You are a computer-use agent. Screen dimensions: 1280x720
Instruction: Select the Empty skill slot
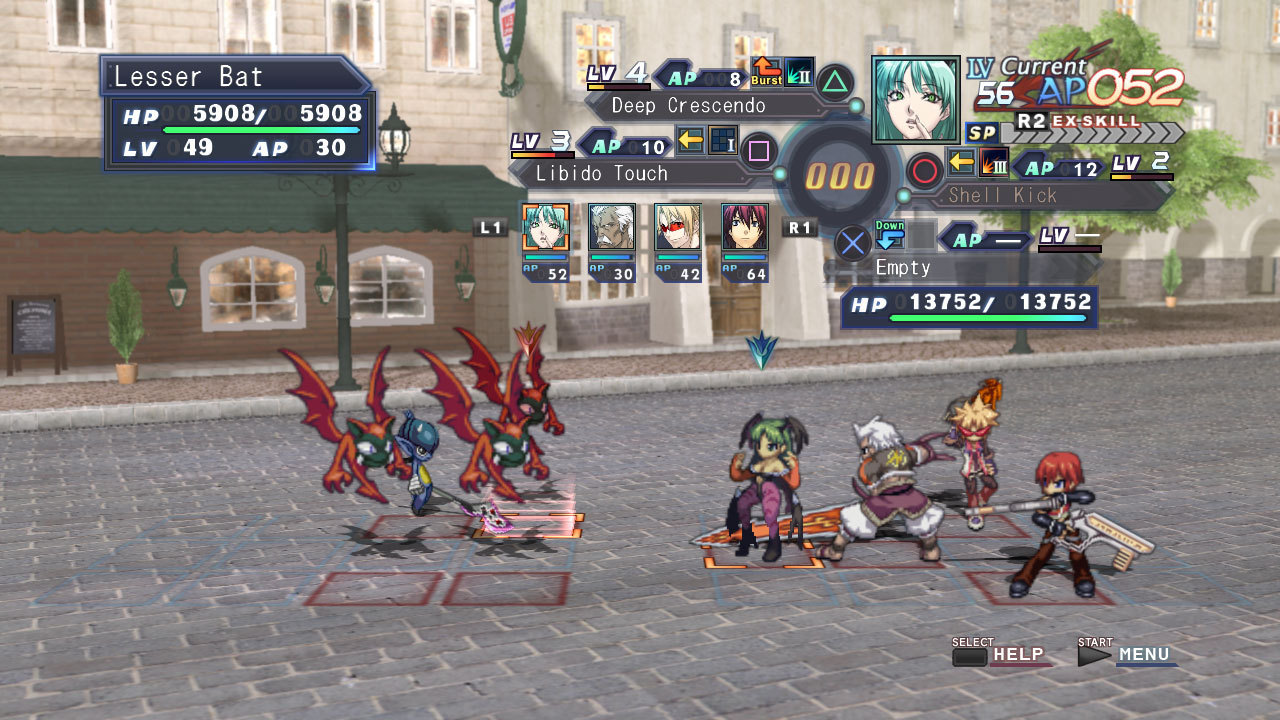coord(903,268)
